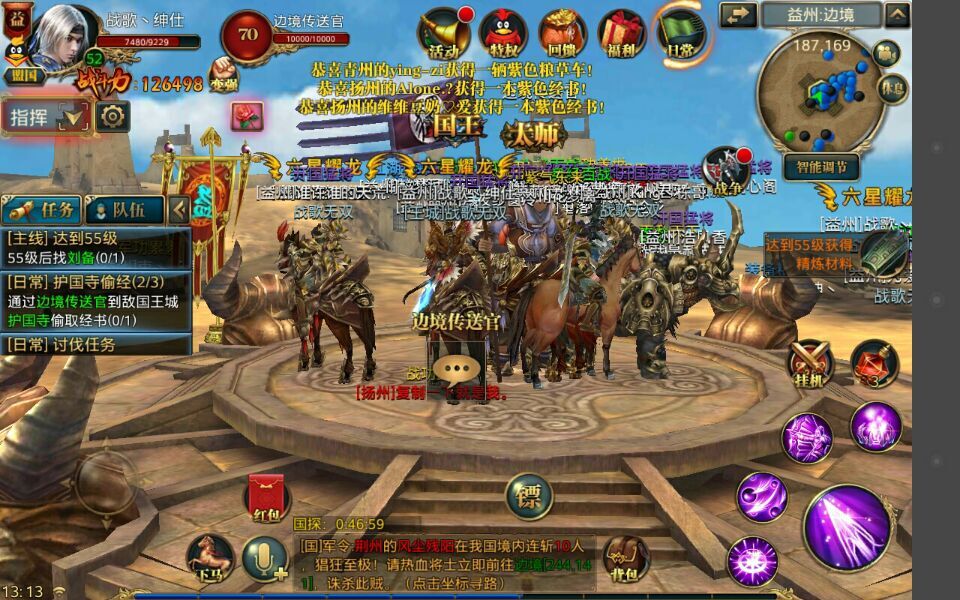Switch to the 队伍 team tab
This screenshot has height=600, width=960.
click(x=124, y=209)
